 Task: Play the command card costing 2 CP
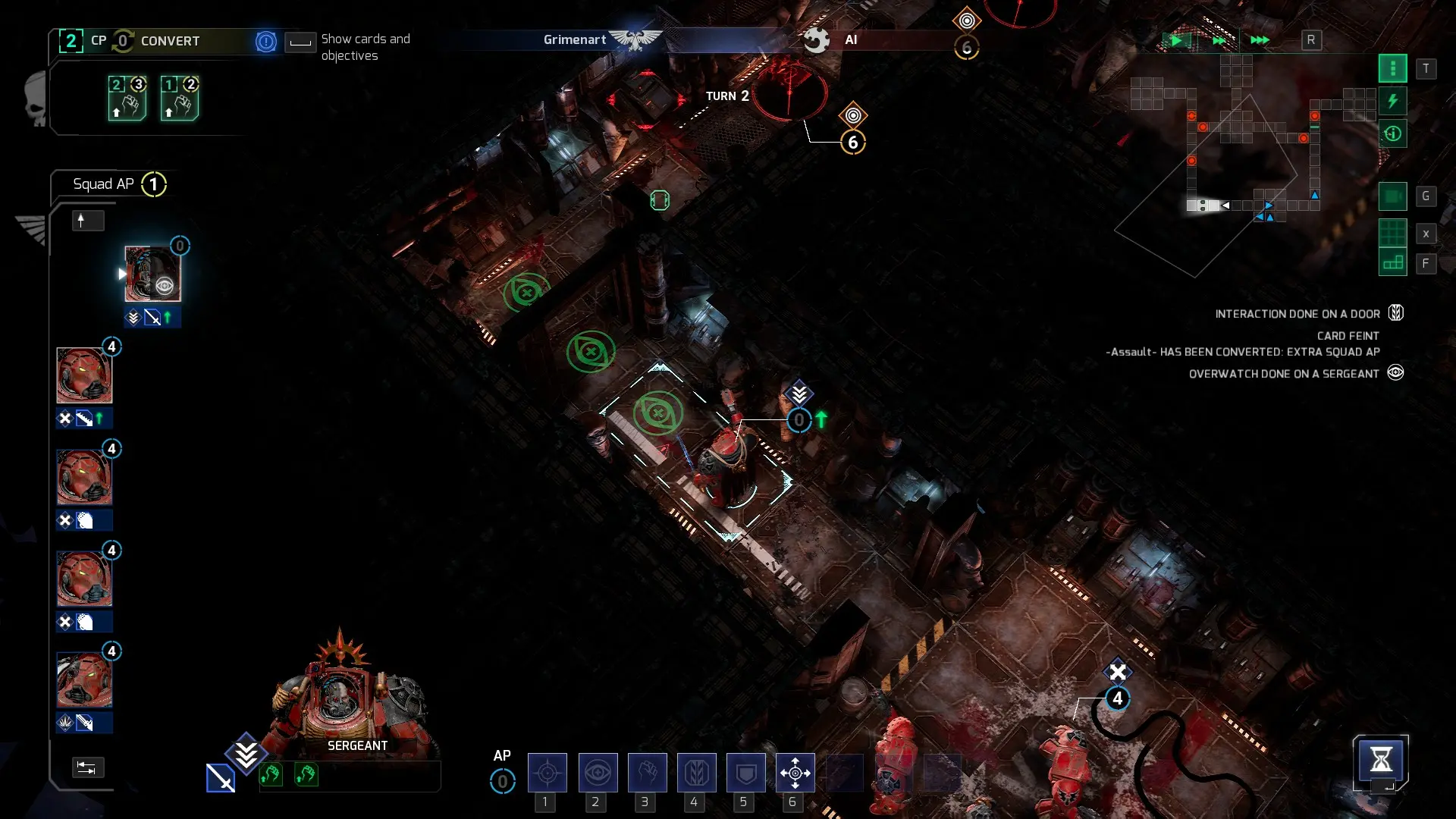(x=127, y=99)
